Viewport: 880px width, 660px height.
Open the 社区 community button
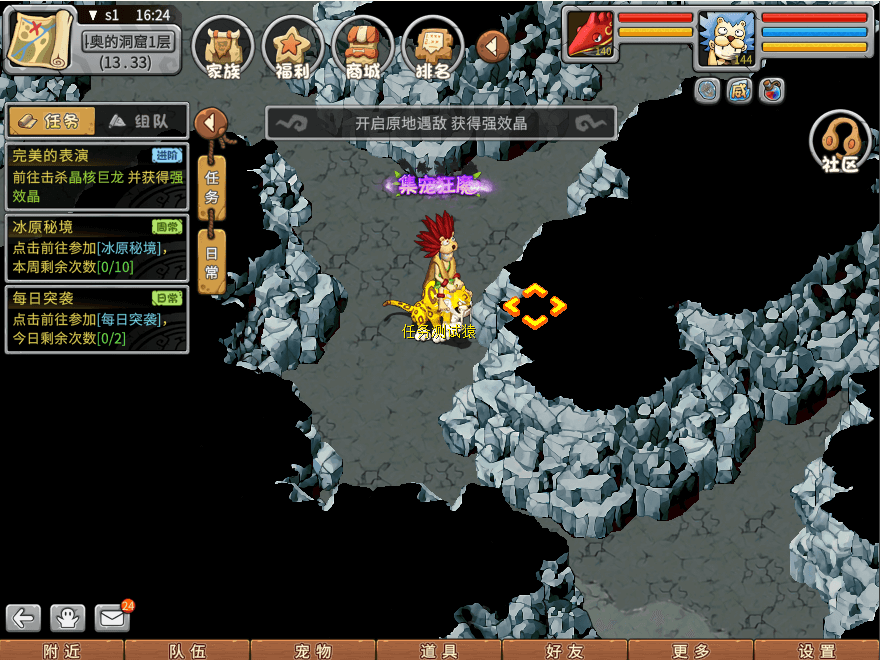tap(840, 142)
